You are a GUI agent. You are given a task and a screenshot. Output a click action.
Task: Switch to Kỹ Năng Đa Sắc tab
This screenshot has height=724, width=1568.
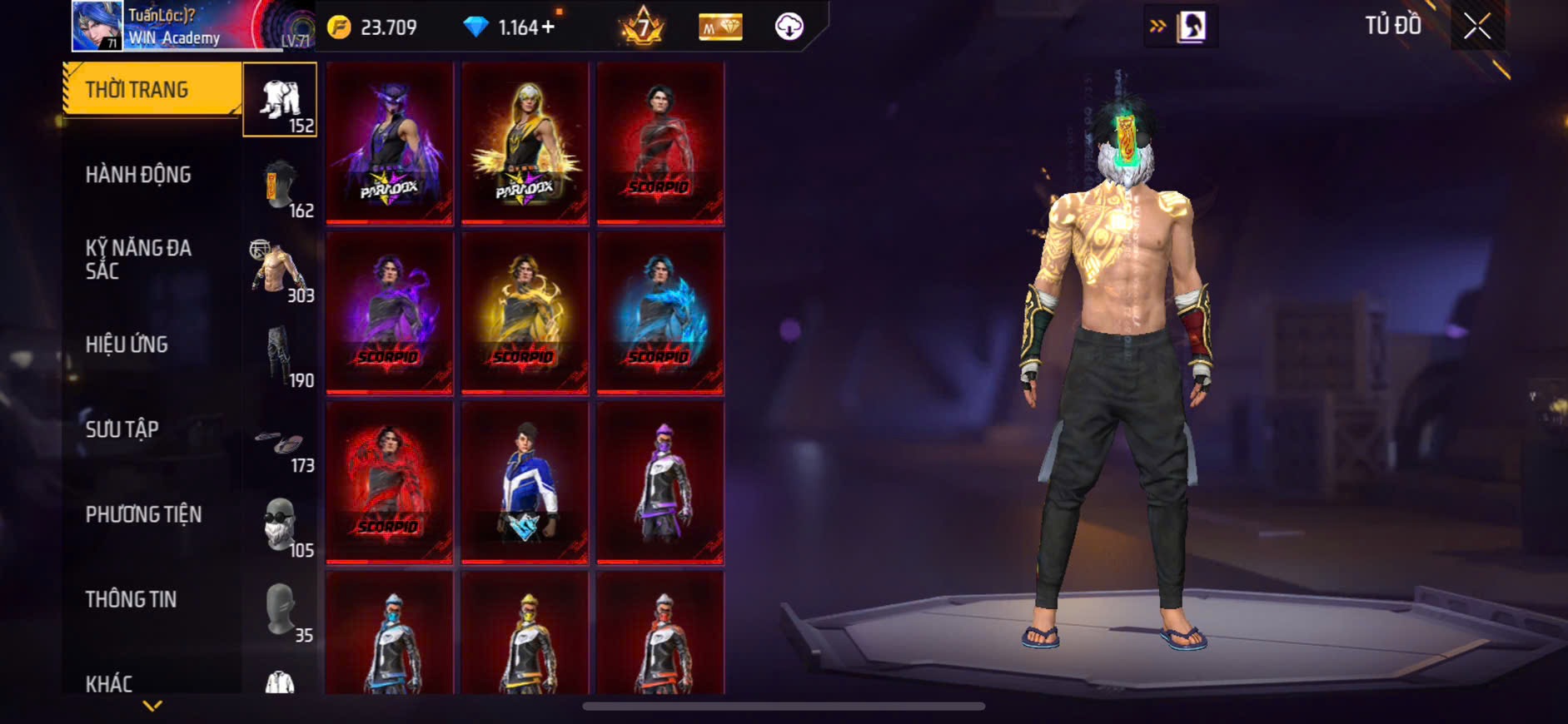pyautogui.click(x=138, y=260)
